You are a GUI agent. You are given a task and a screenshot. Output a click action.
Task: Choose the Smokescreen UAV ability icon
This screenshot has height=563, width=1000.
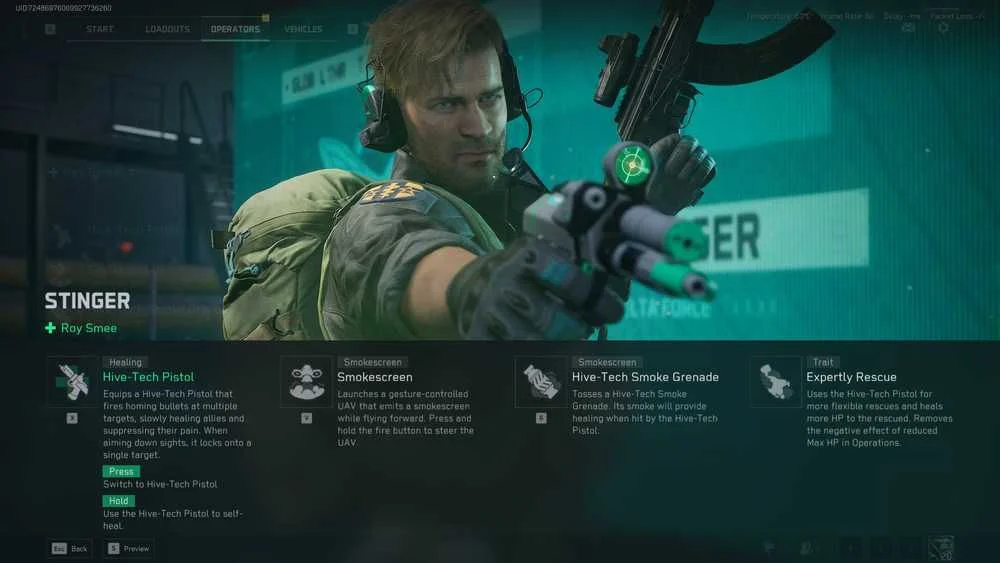tap(306, 381)
